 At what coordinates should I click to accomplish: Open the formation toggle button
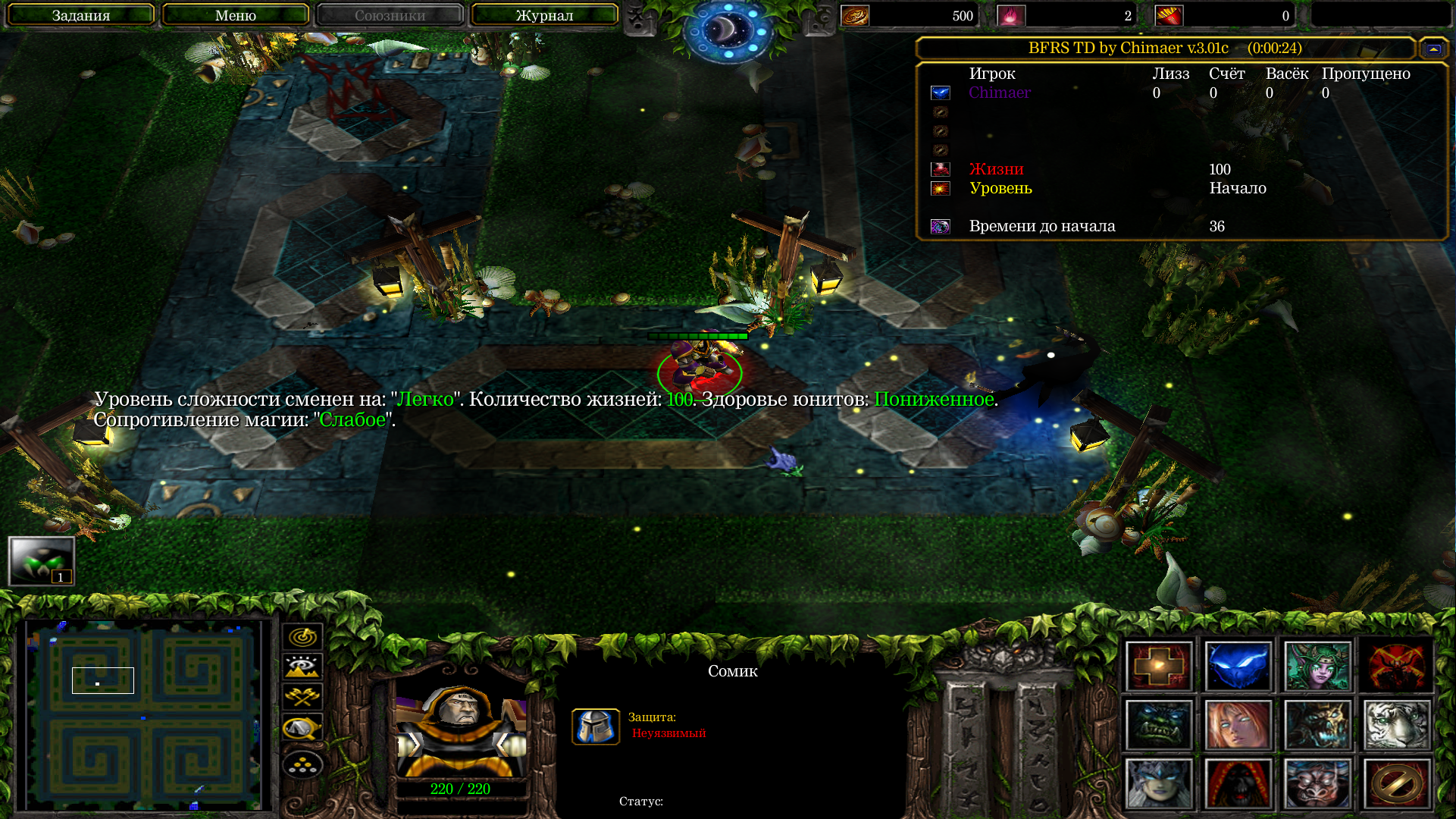[x=302, y=764]
